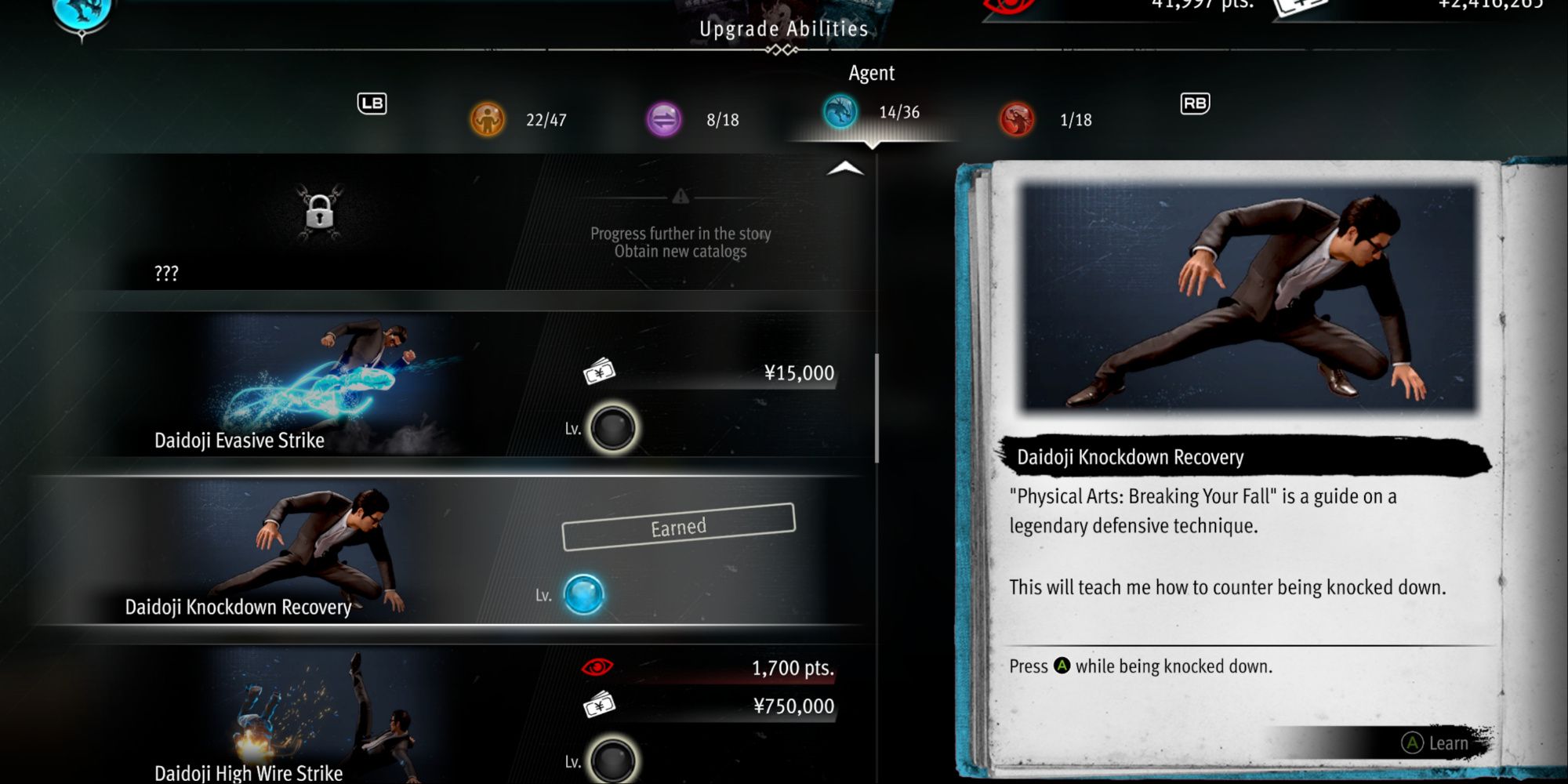Open the Upgrade Abilities title header

tap(781, 29)
